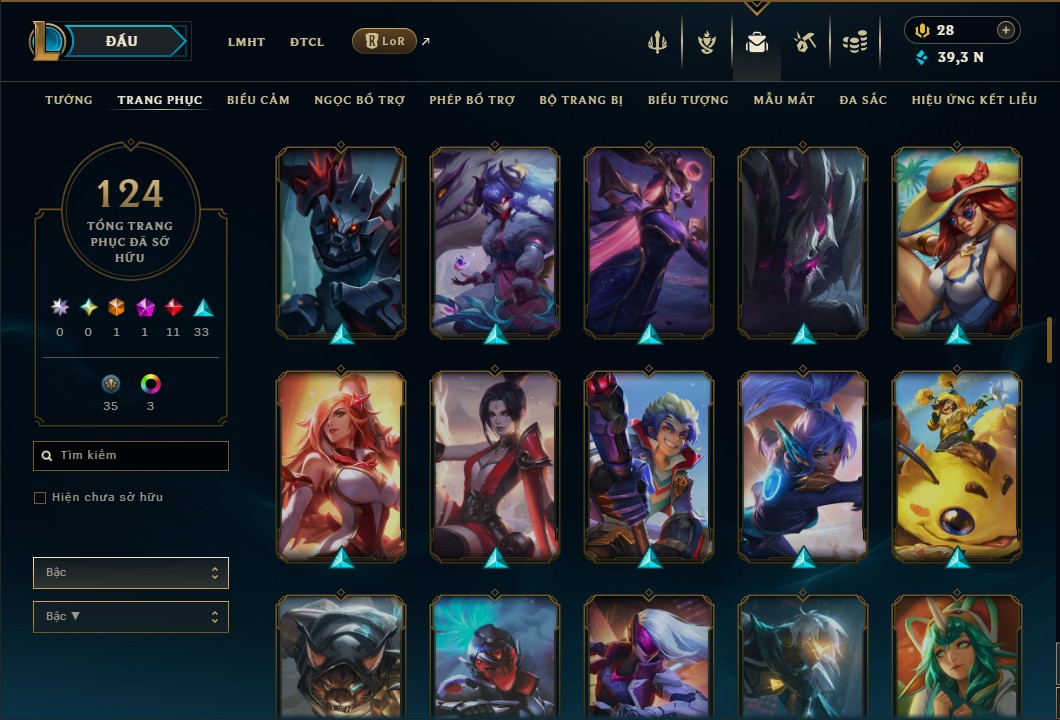This screenshot has width=1060, height=720.
Task: Open the BIỂU CẢM emotes tab
Action: pyautogui.click(x=258, y=100)
